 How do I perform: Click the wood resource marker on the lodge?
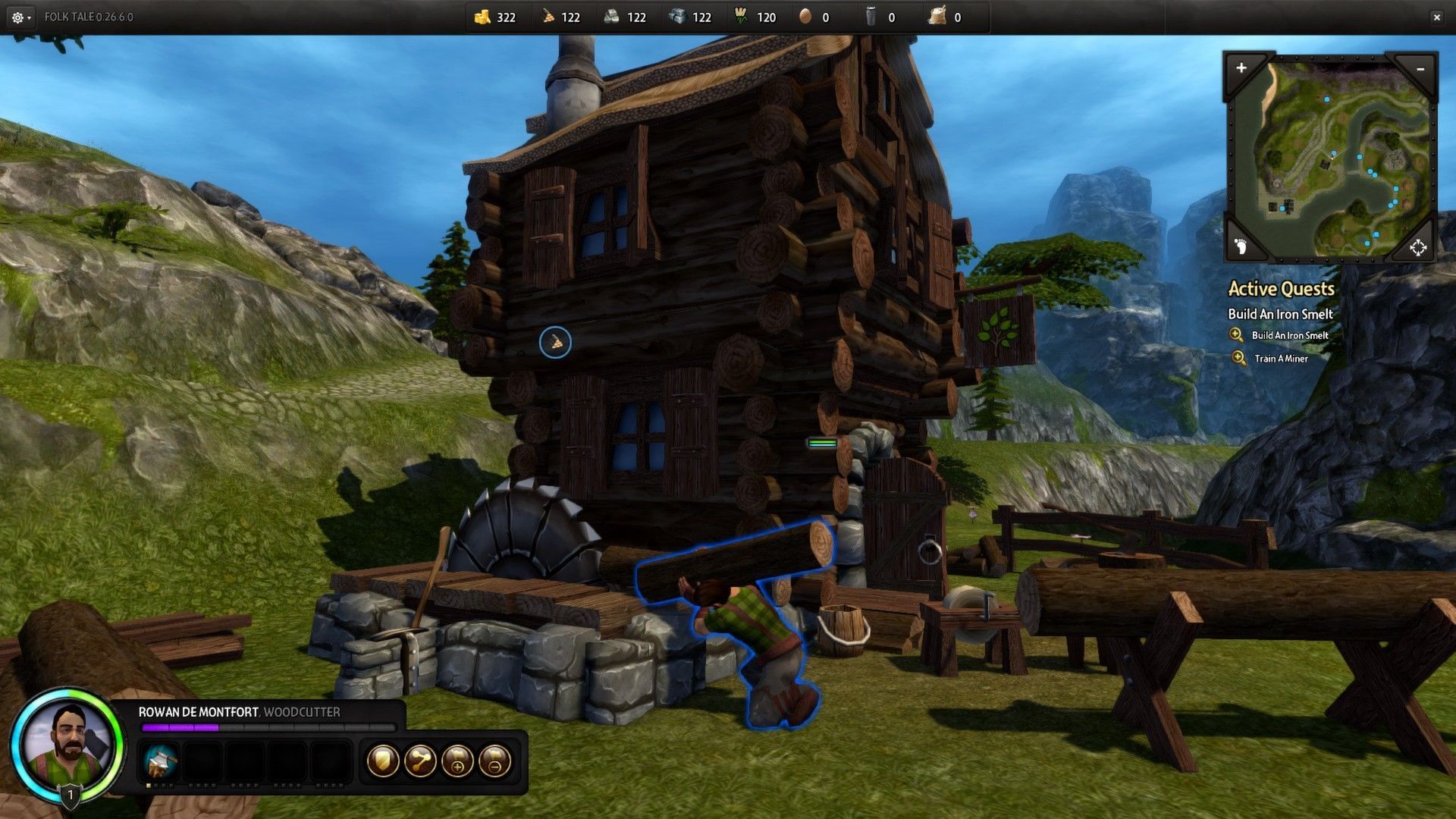[555, 343]
